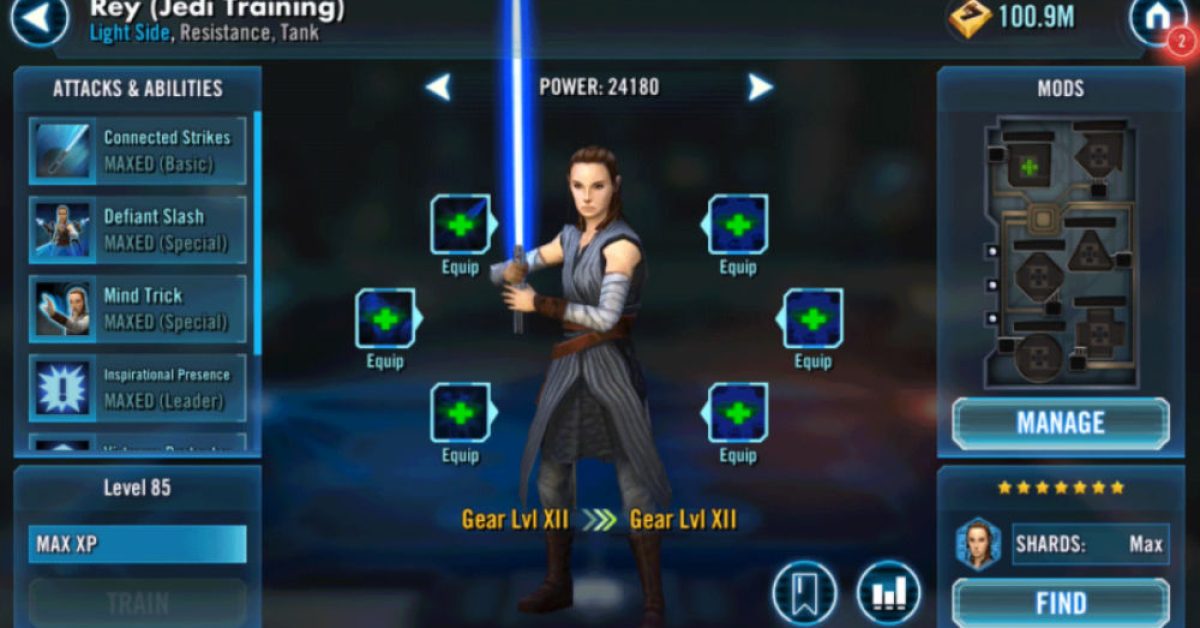Select the Defiant Slash ability
1200x628 pixels.
coord(138,230)
